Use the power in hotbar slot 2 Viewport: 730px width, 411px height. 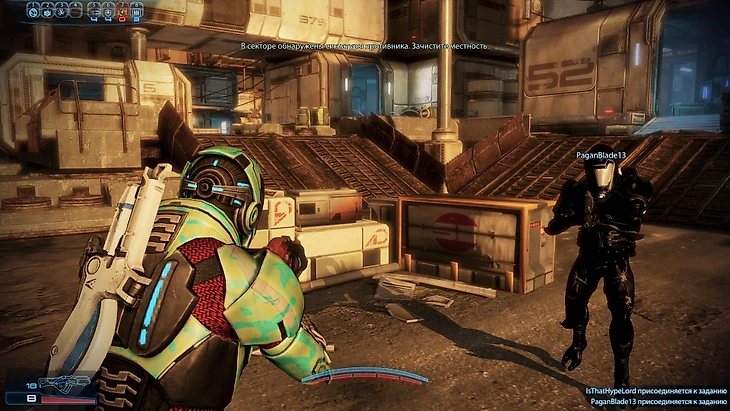48,11
